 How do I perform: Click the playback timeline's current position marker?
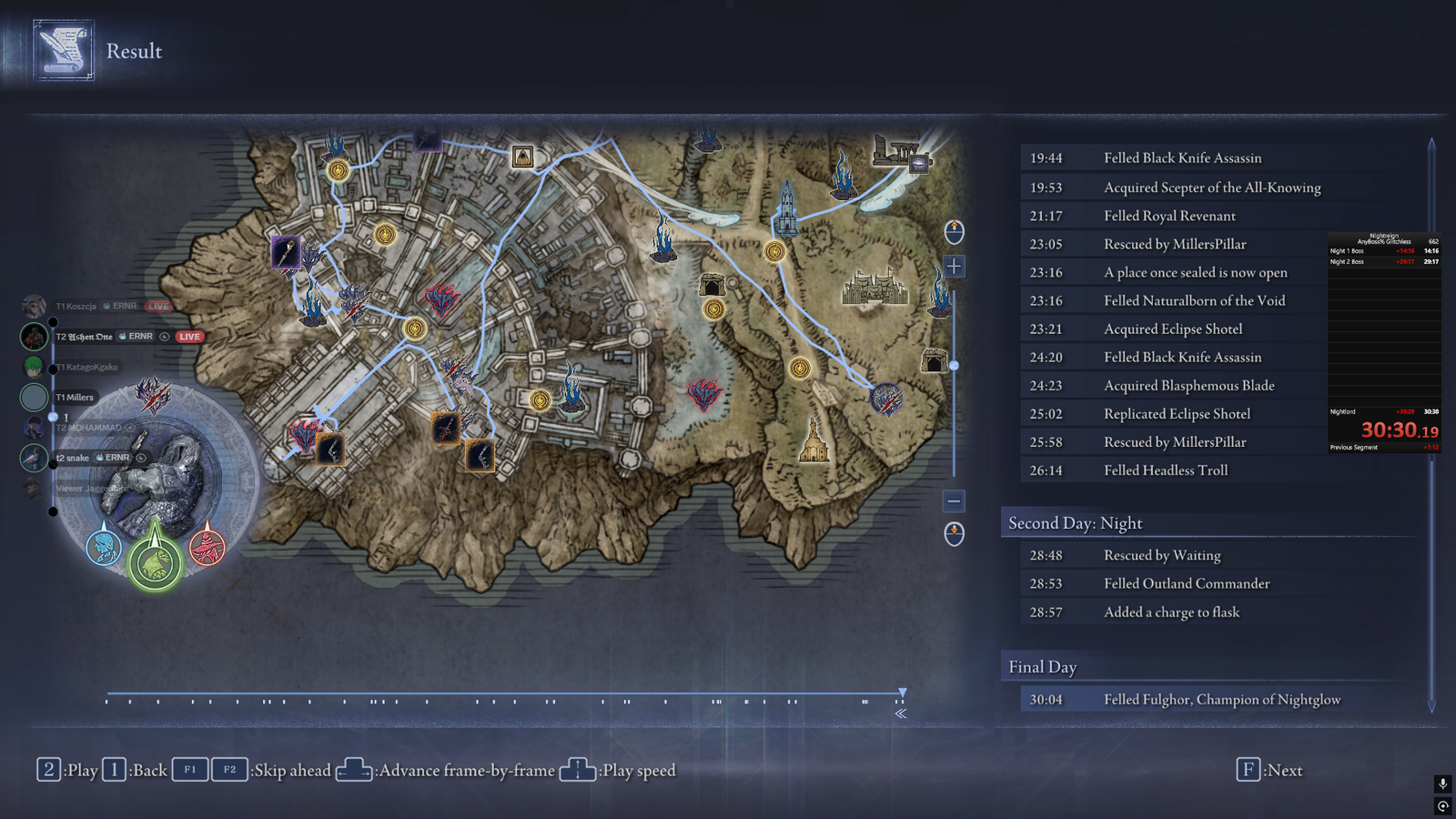[x=902, y=693]
